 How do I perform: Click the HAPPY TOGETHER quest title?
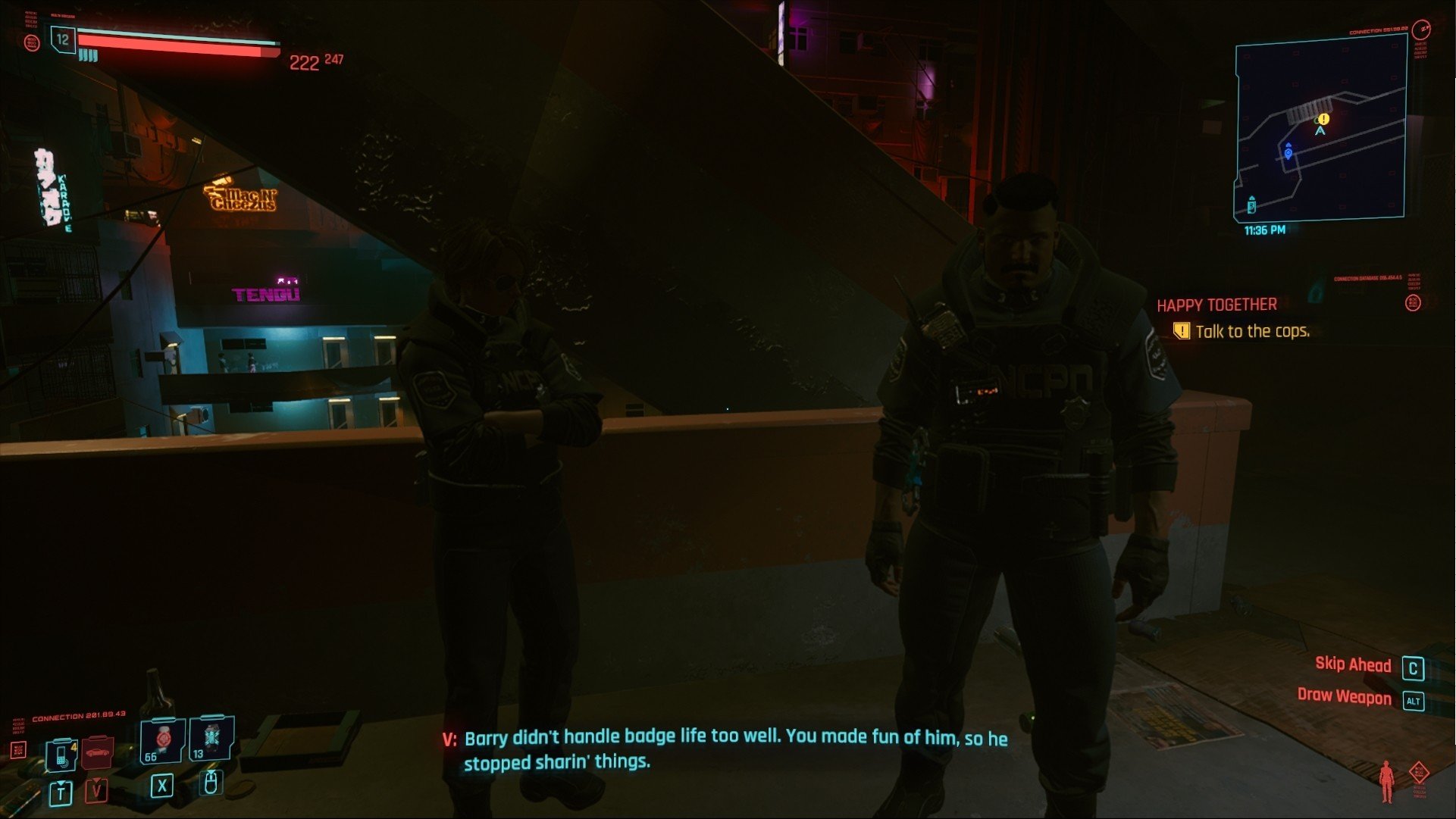tap(1216, 305)
